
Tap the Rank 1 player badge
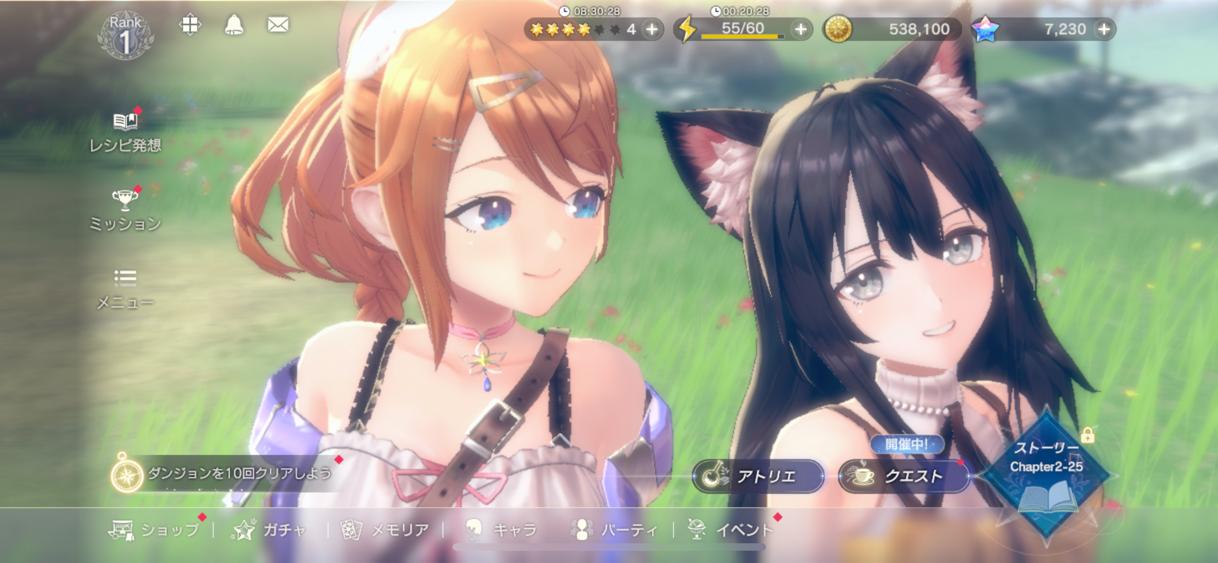(x=125, y=35)
